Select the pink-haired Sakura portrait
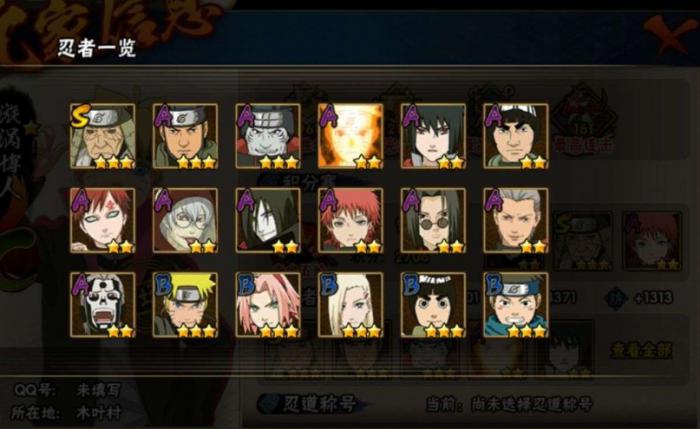The height and width of the screenshot is (429, 700). (268, 304)
